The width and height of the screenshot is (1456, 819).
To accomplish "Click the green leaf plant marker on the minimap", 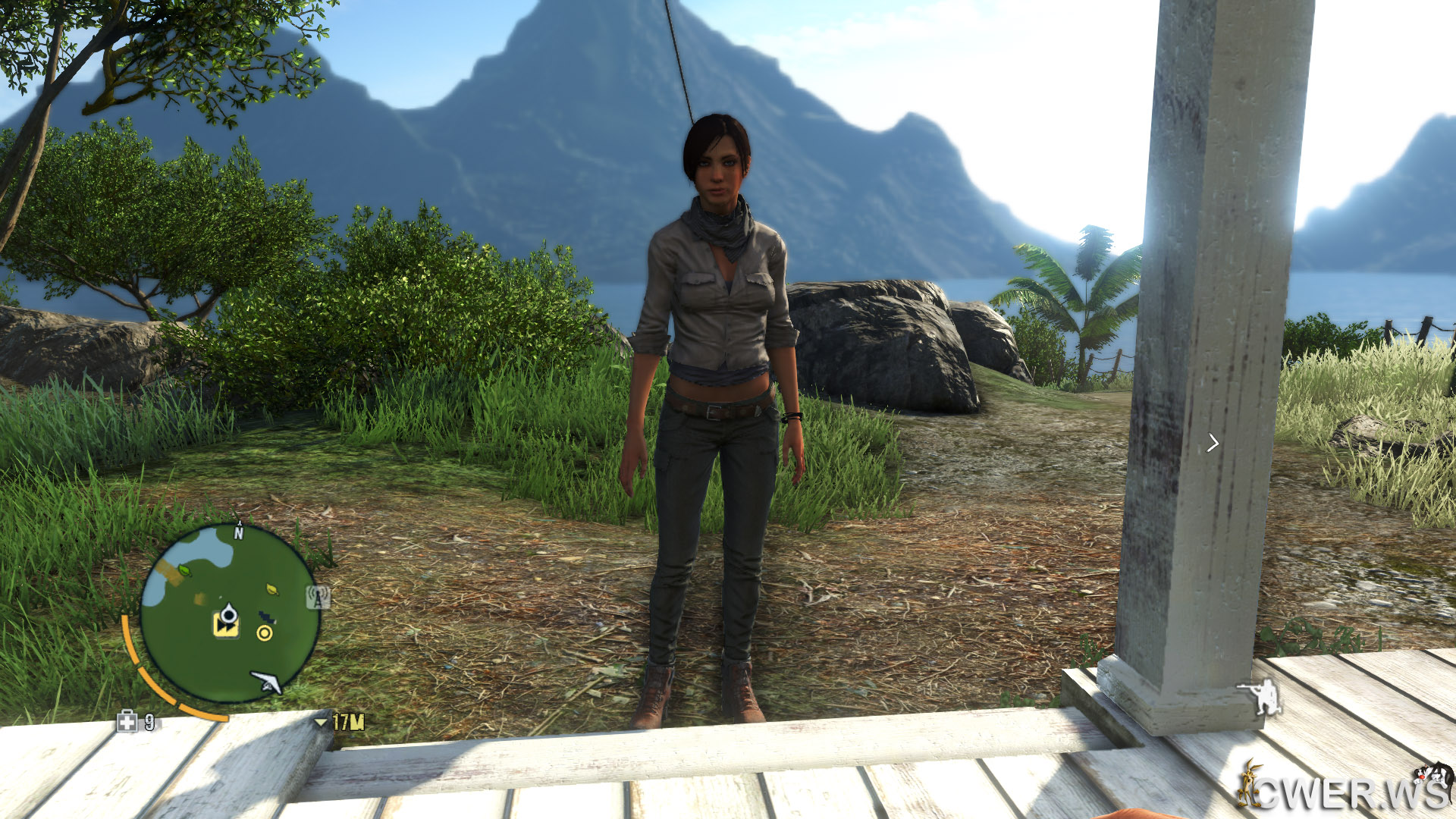I will click(x=184, y=570).
